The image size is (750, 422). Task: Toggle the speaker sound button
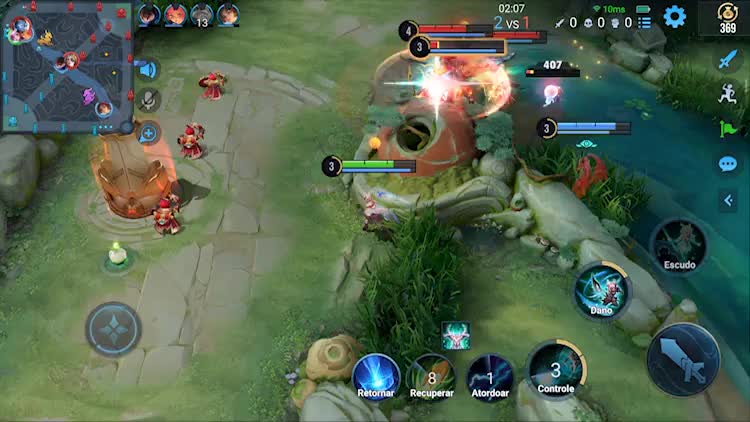coord(148,70)
